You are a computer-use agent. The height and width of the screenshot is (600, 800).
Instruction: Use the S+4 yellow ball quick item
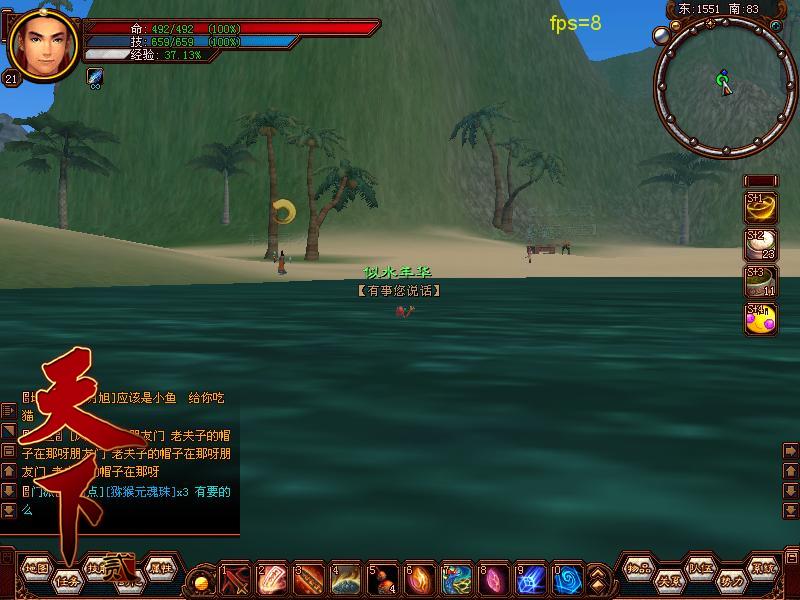pyautogui.click(x=762, y=318)
